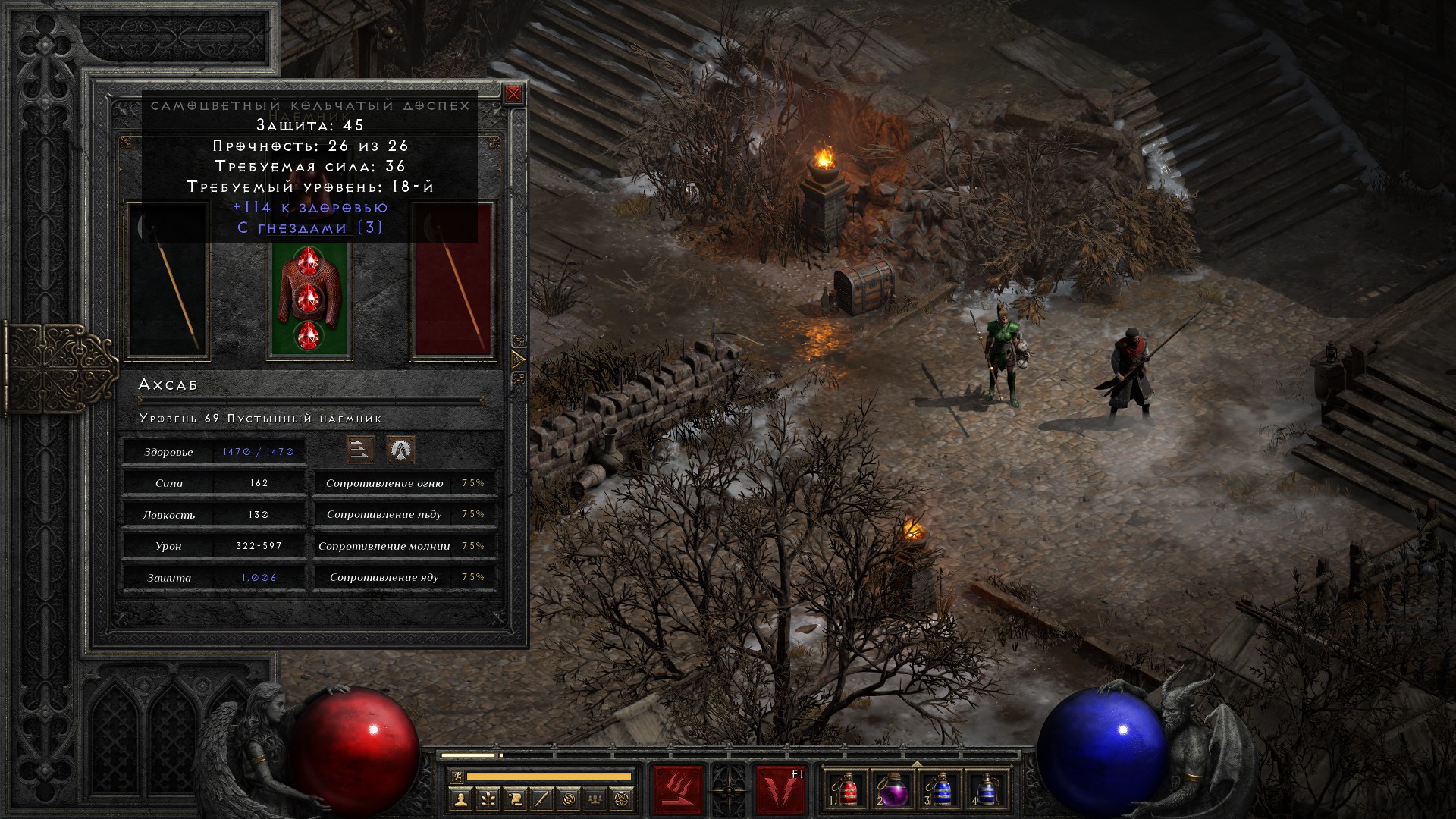Open the game menu pentagram icon
The width and height of the screenshot is (1456, 819).
click(x=623, y=799)
